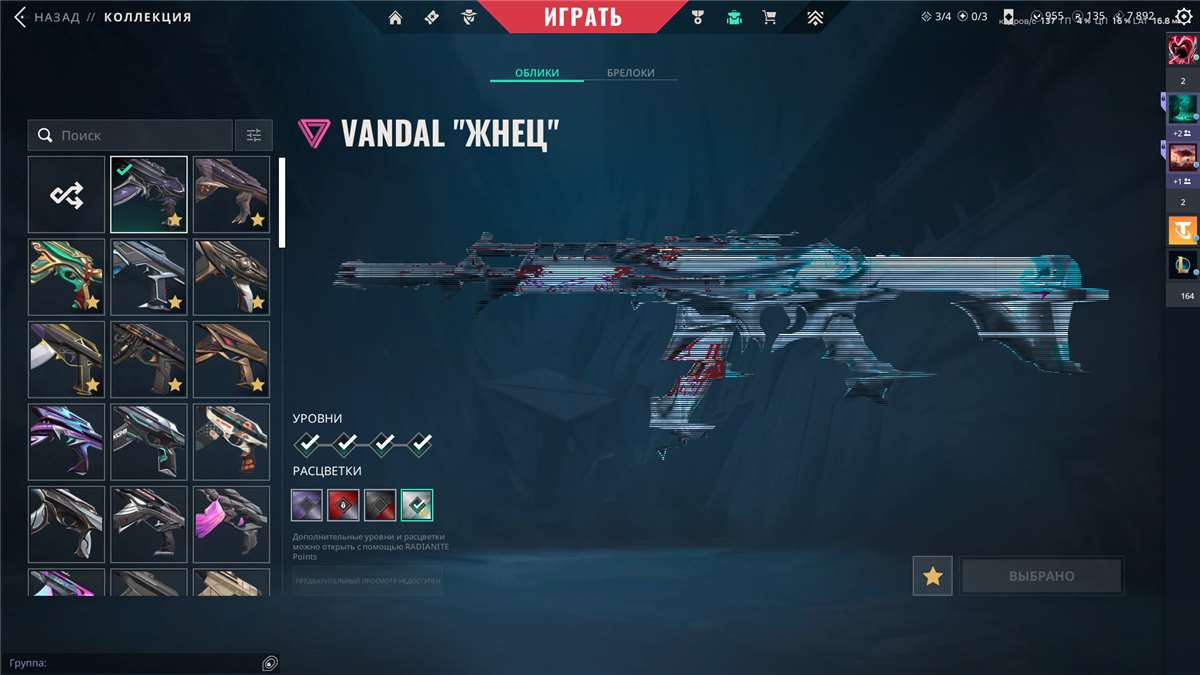Choose the random shuffle skin tile
This screenshot has width=1200, height=675.
click(66, 194)
